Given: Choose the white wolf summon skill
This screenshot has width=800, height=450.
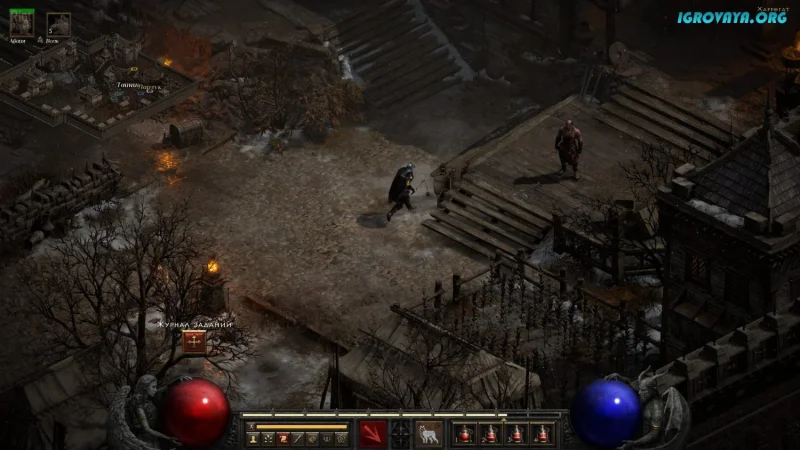Looking at the screenshot, I should tap(429, 434).
